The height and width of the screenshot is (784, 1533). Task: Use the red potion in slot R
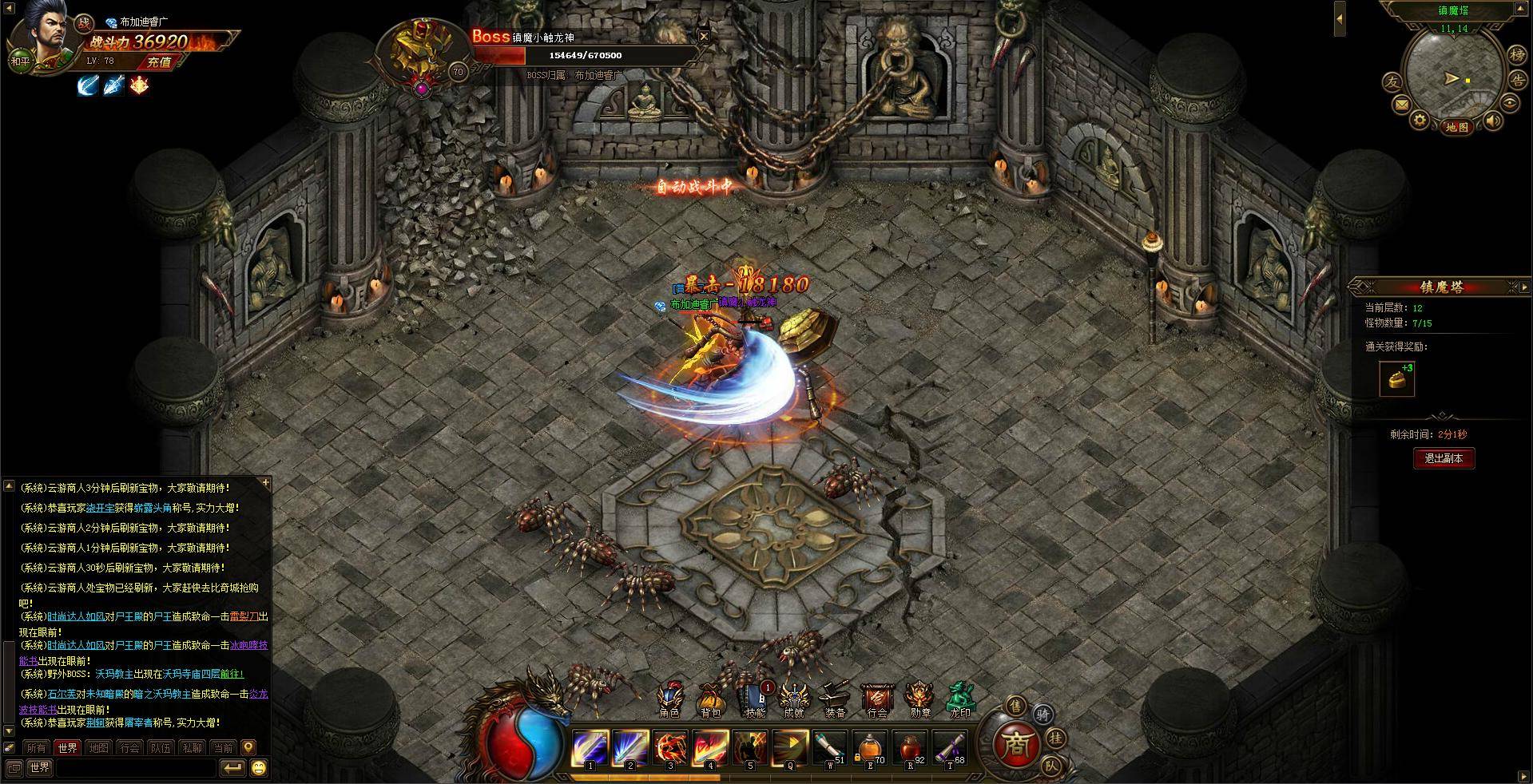coord(910,748)
